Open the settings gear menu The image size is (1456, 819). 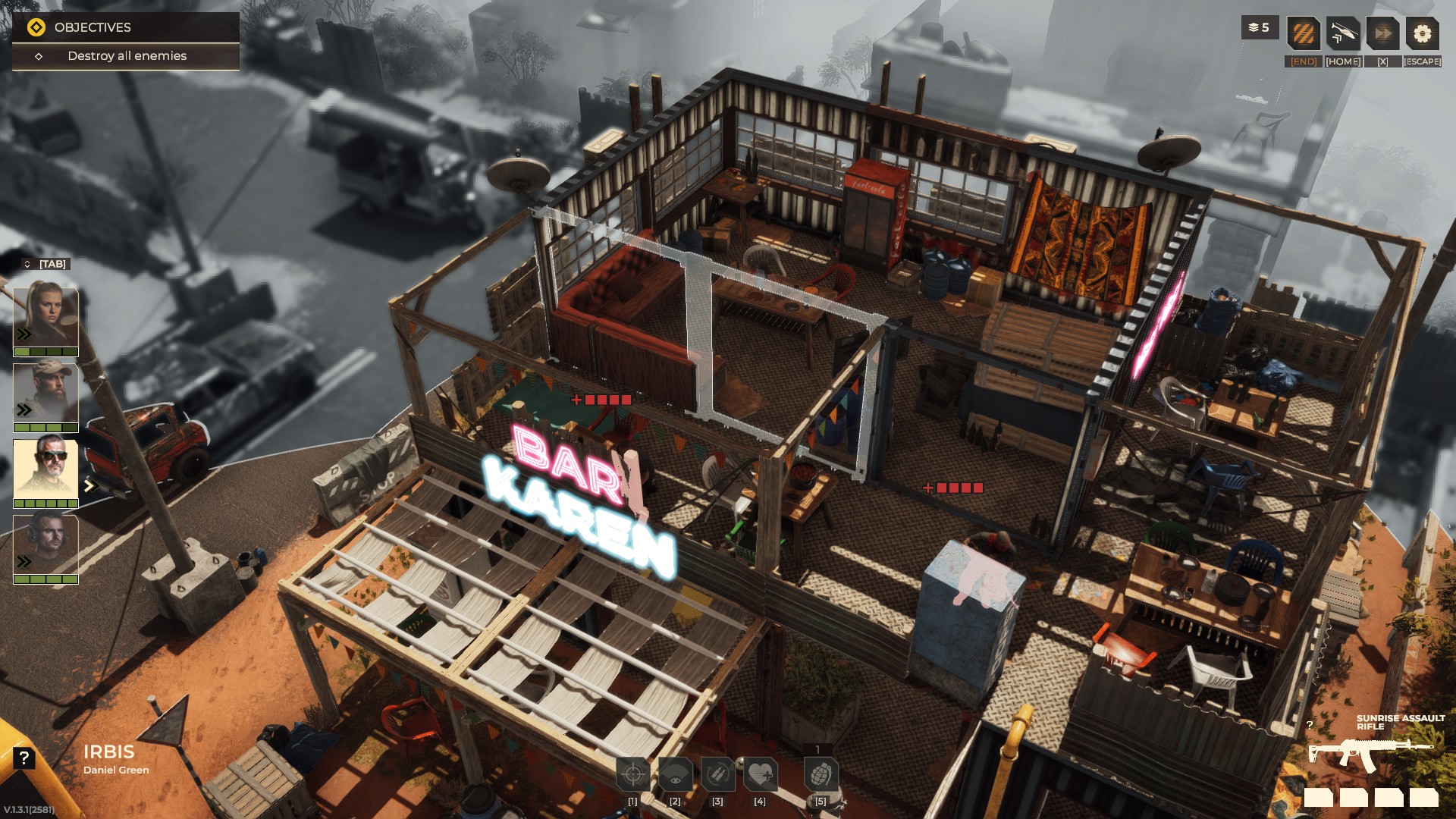coord(1422,34)
